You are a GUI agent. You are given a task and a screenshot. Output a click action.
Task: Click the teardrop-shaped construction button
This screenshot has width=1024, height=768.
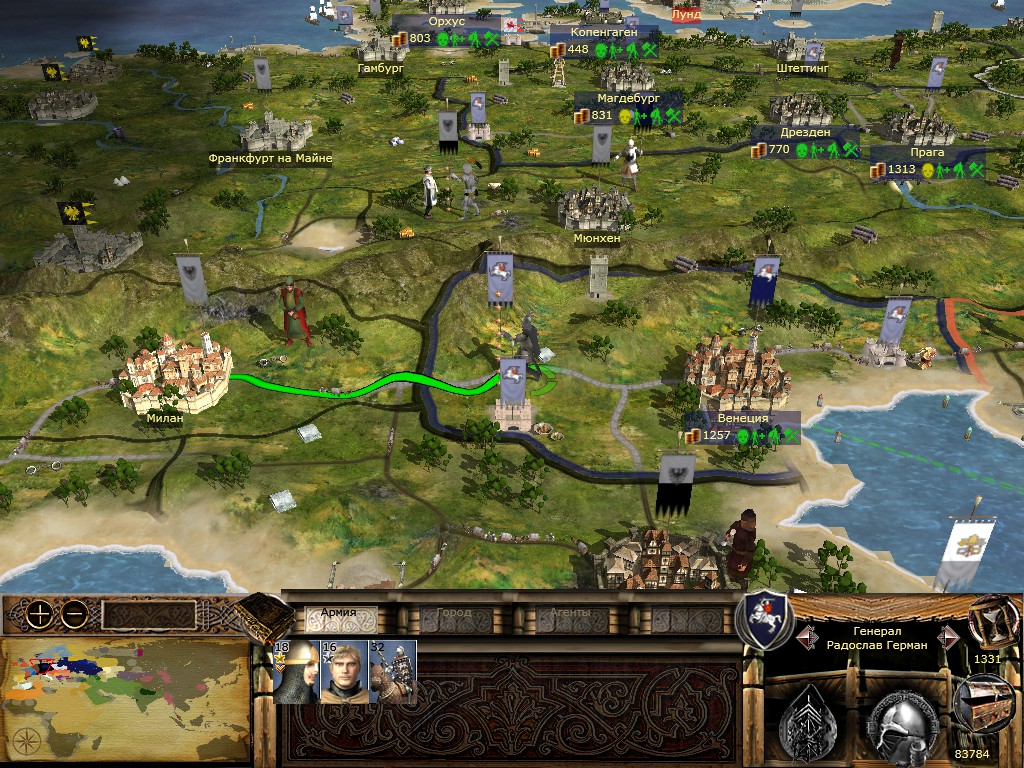click(x=810, y=716)
